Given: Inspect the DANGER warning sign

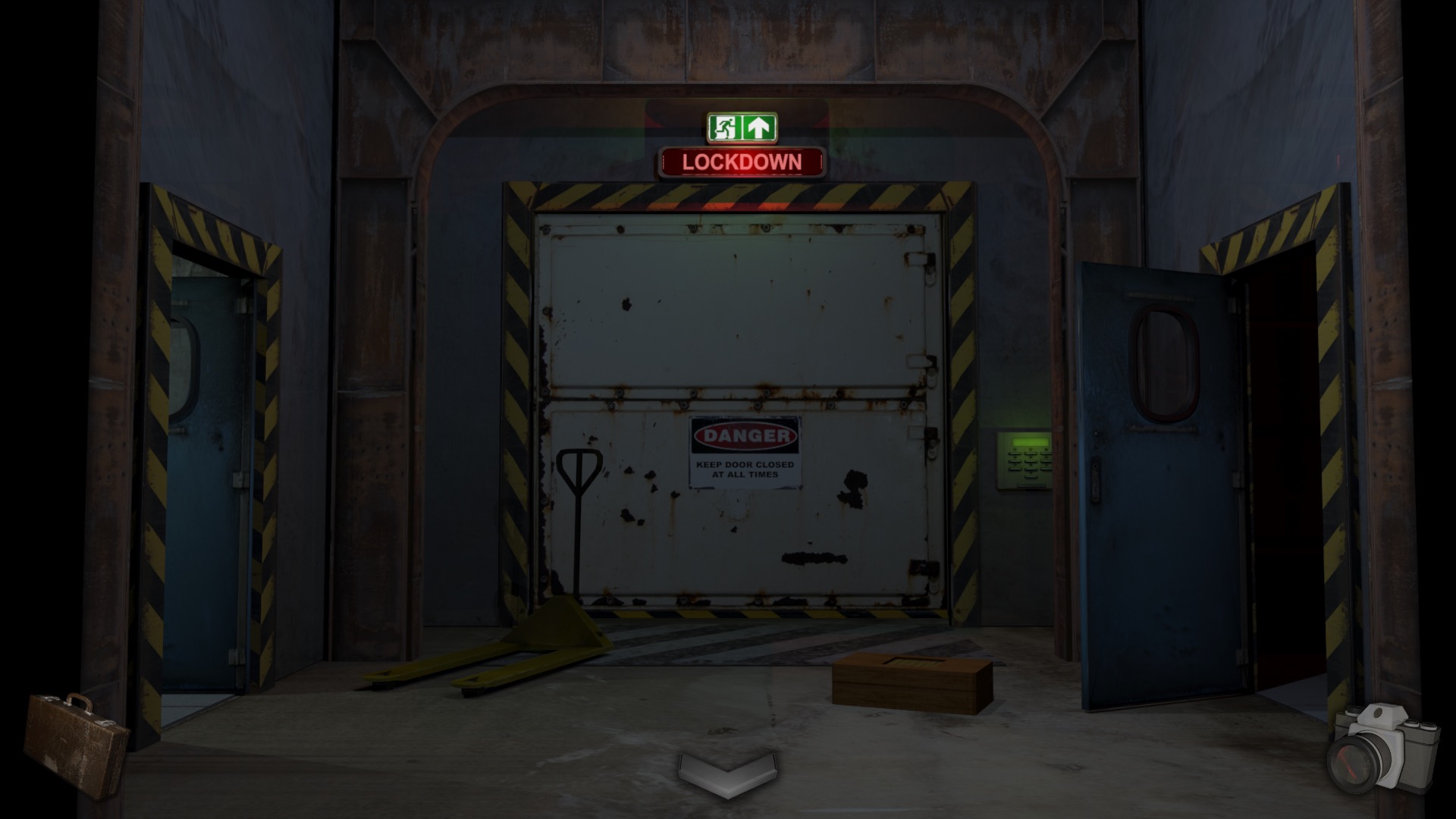Looking at the screenshot, I should point(743,436).
